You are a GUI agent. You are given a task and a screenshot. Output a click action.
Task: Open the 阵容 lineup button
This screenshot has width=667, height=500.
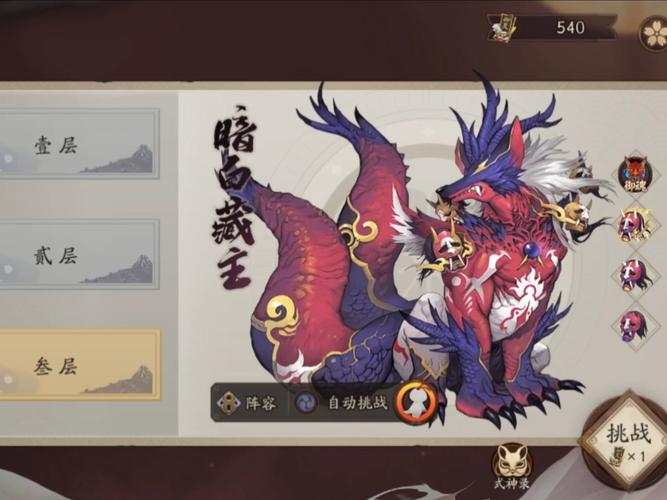251,403
